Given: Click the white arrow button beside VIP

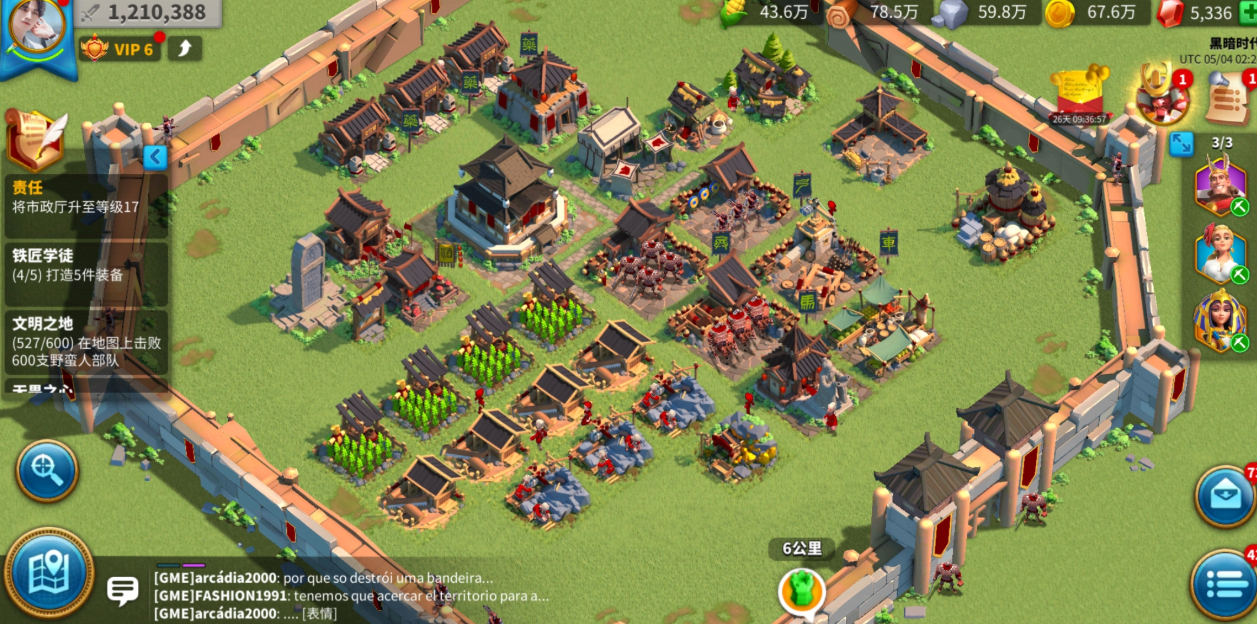Looking at the screenshot, I should click(185, 49).
